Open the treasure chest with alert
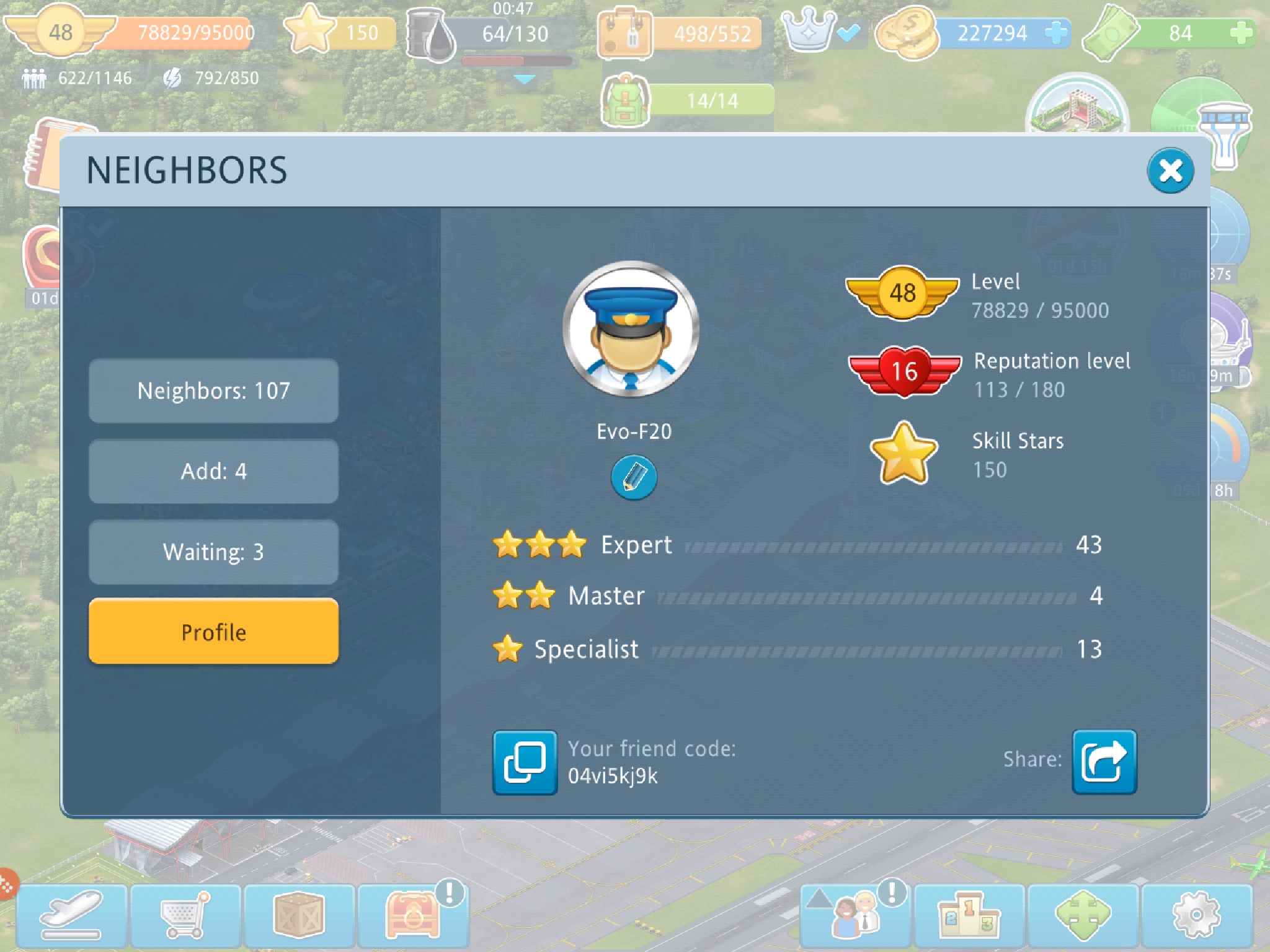Image resolution: width=1270 pixels, height=952 pixels. coord(413,915)
